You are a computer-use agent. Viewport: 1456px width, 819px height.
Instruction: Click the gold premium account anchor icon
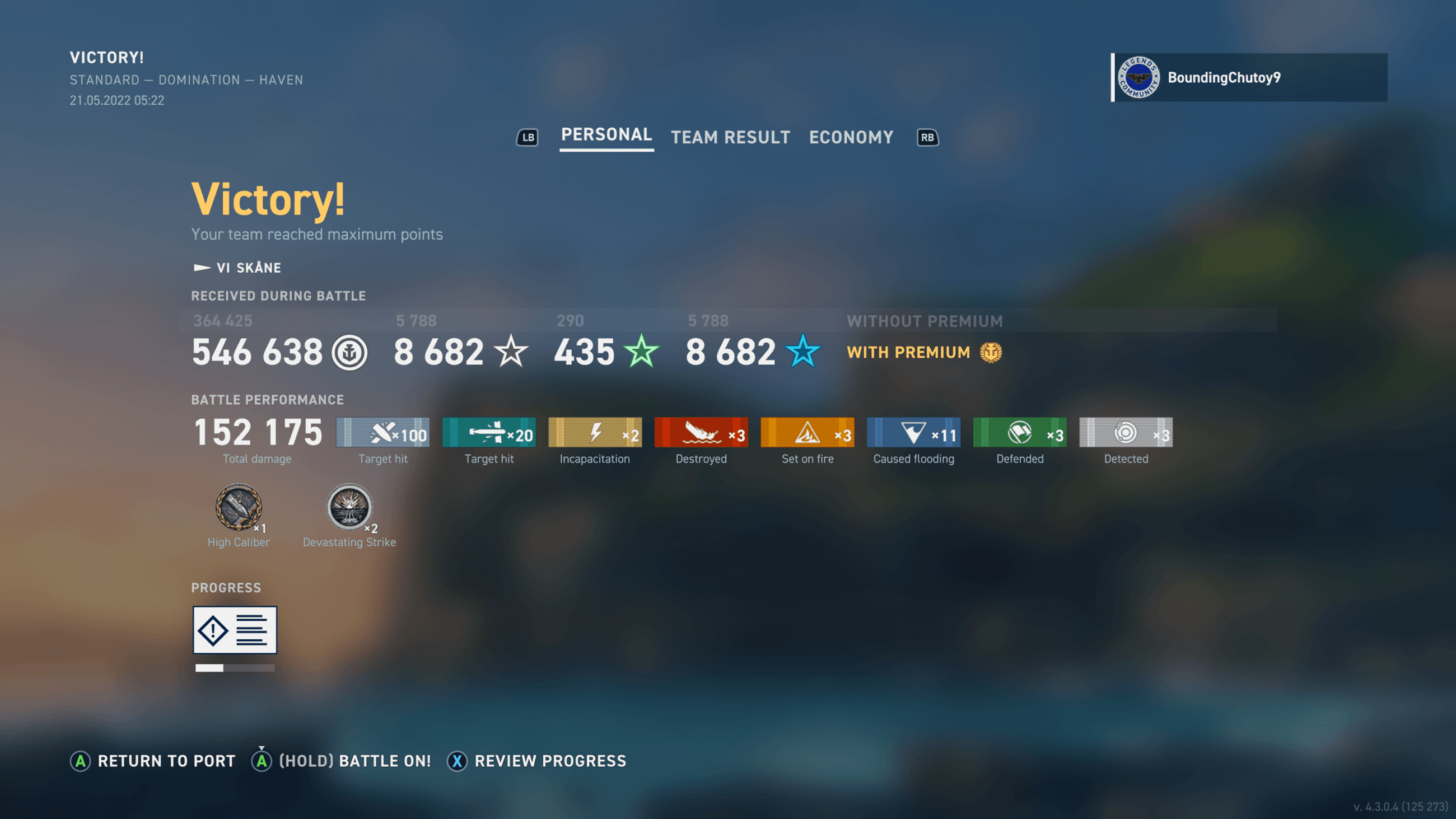(x=991, y=352)
